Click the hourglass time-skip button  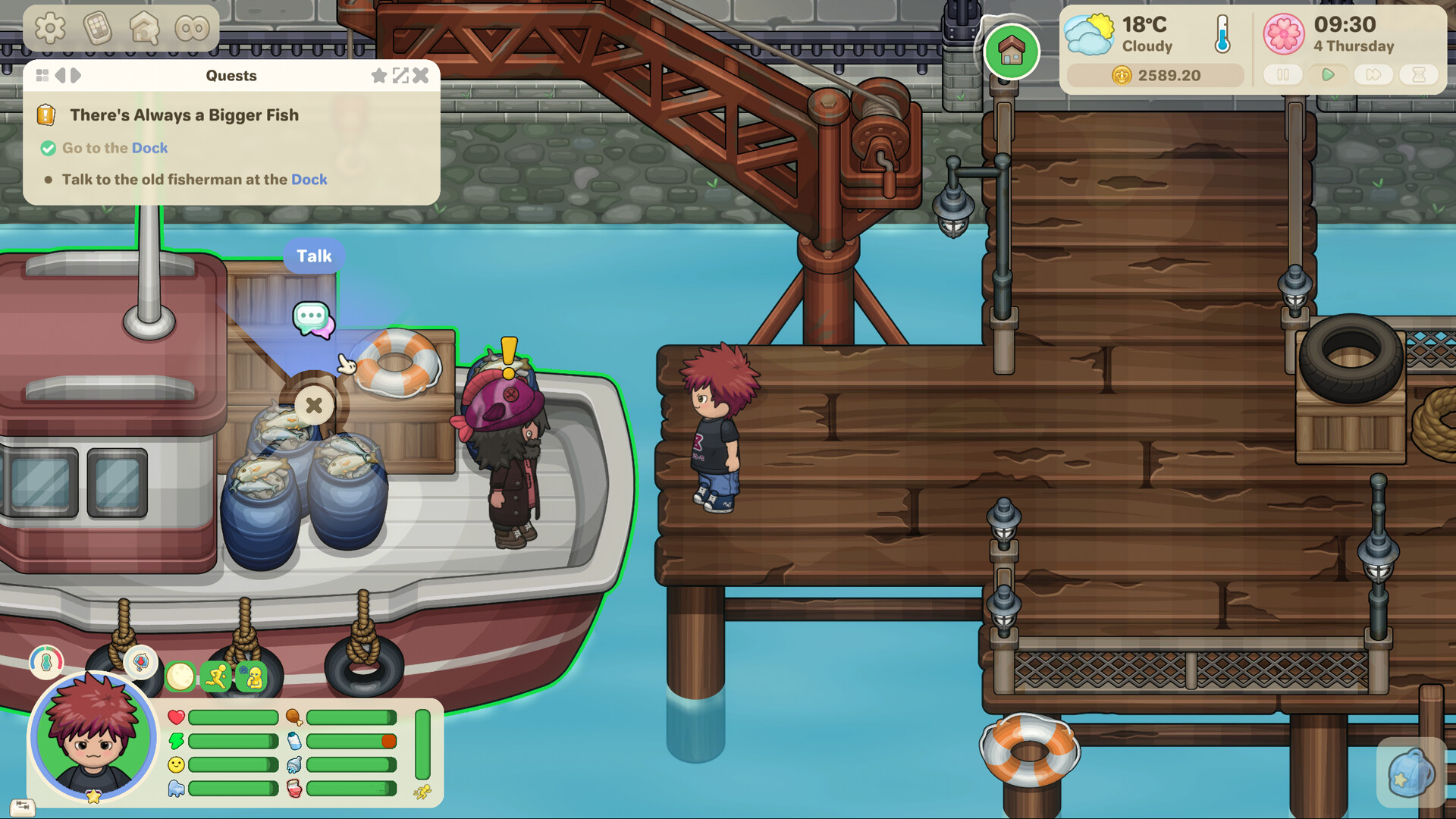click(x=1419, y=75)
